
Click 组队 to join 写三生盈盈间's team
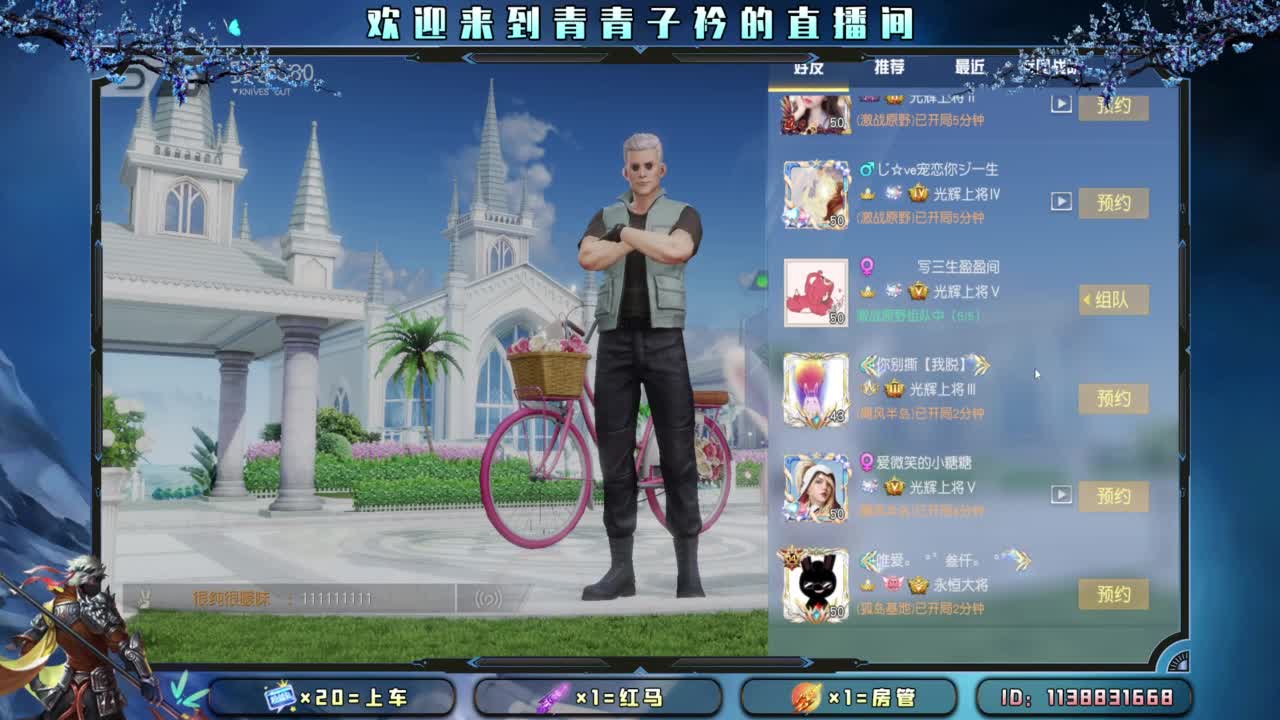[1114, 300]
